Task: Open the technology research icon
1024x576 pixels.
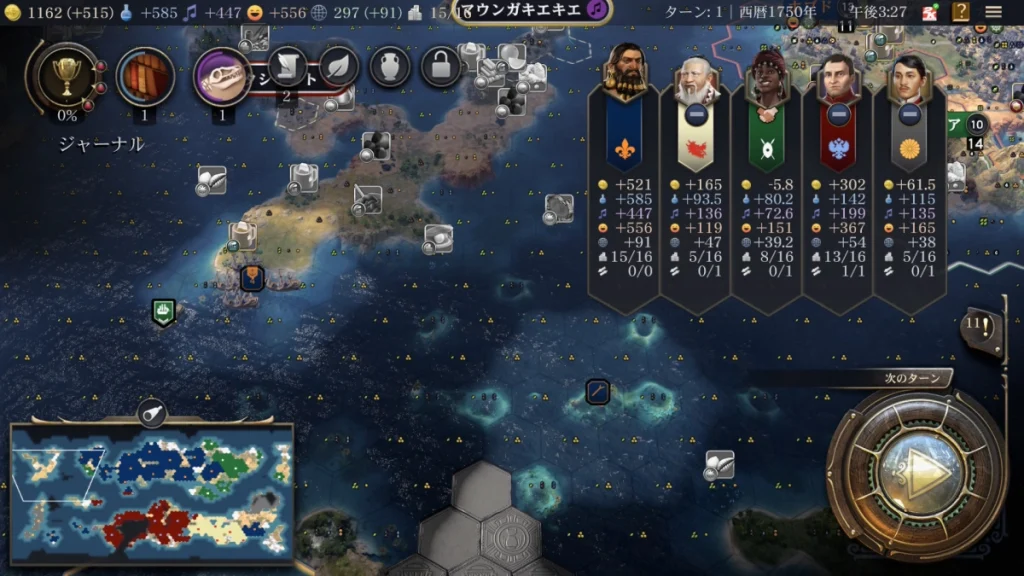Action: point(145,77)
